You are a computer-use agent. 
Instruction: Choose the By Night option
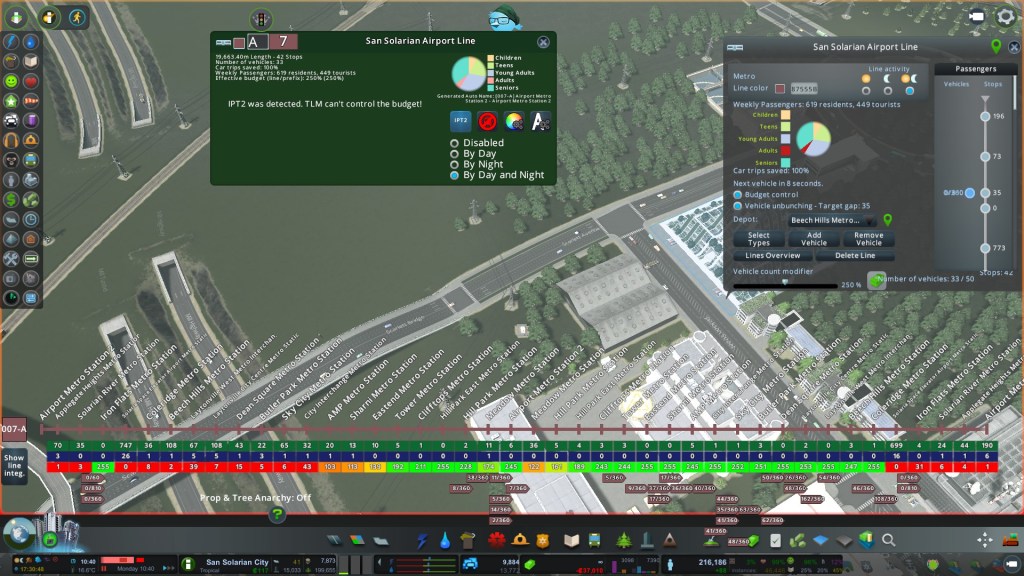pos(455,164)
